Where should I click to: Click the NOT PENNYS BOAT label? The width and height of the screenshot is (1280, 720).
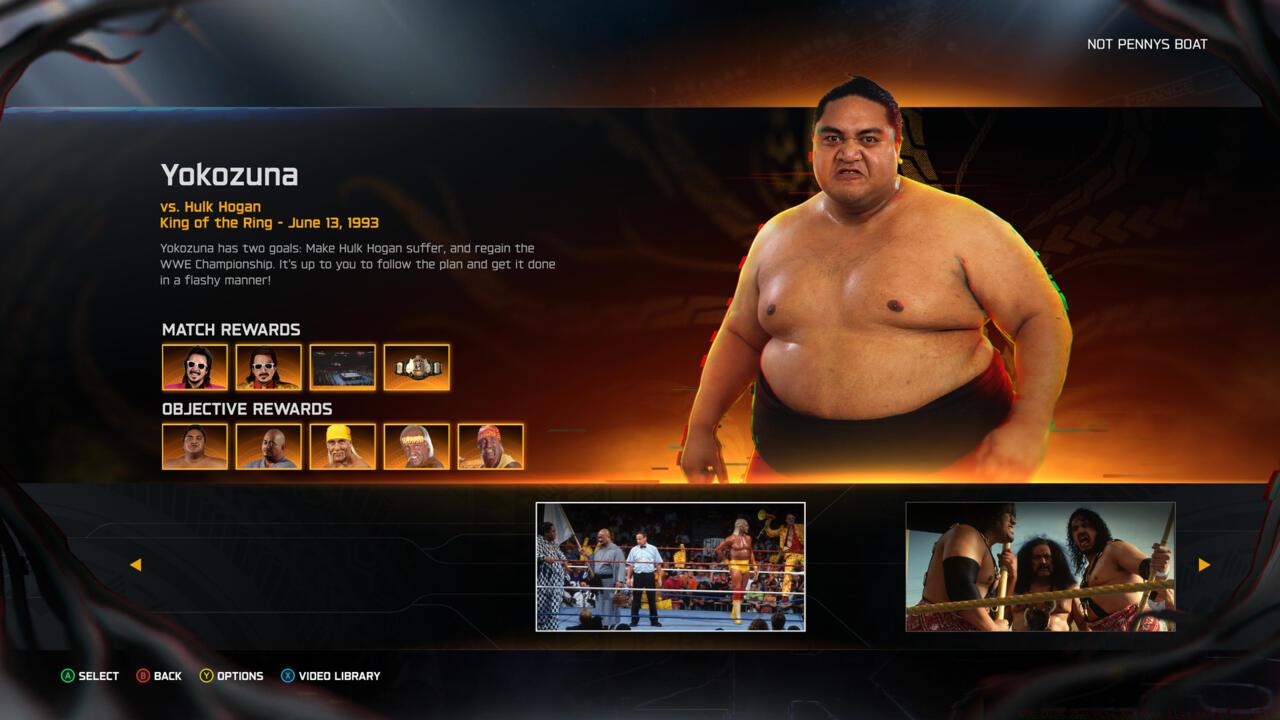pyautogui.click(x=1146, y=44)
